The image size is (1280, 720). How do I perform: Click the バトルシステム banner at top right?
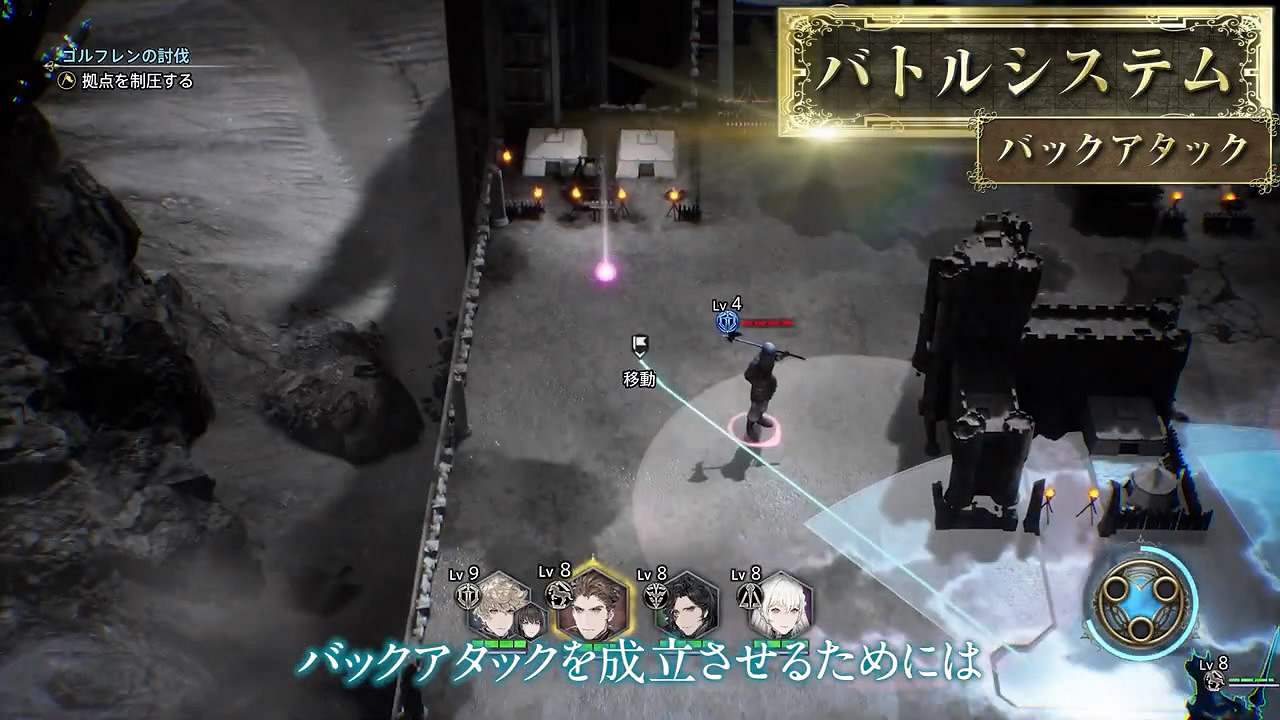pos(1023,70)
